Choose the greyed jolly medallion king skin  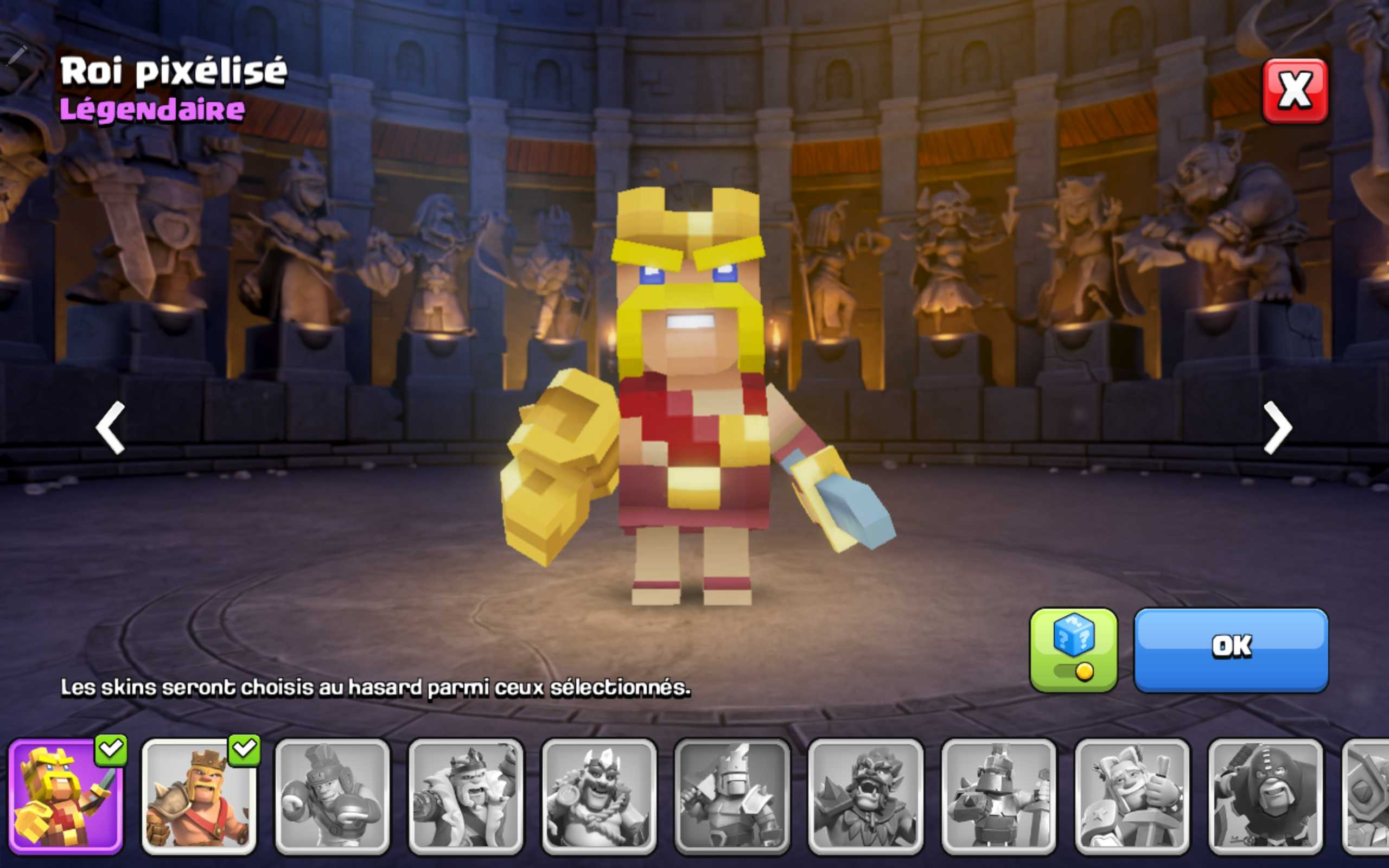tap(598, 796)
